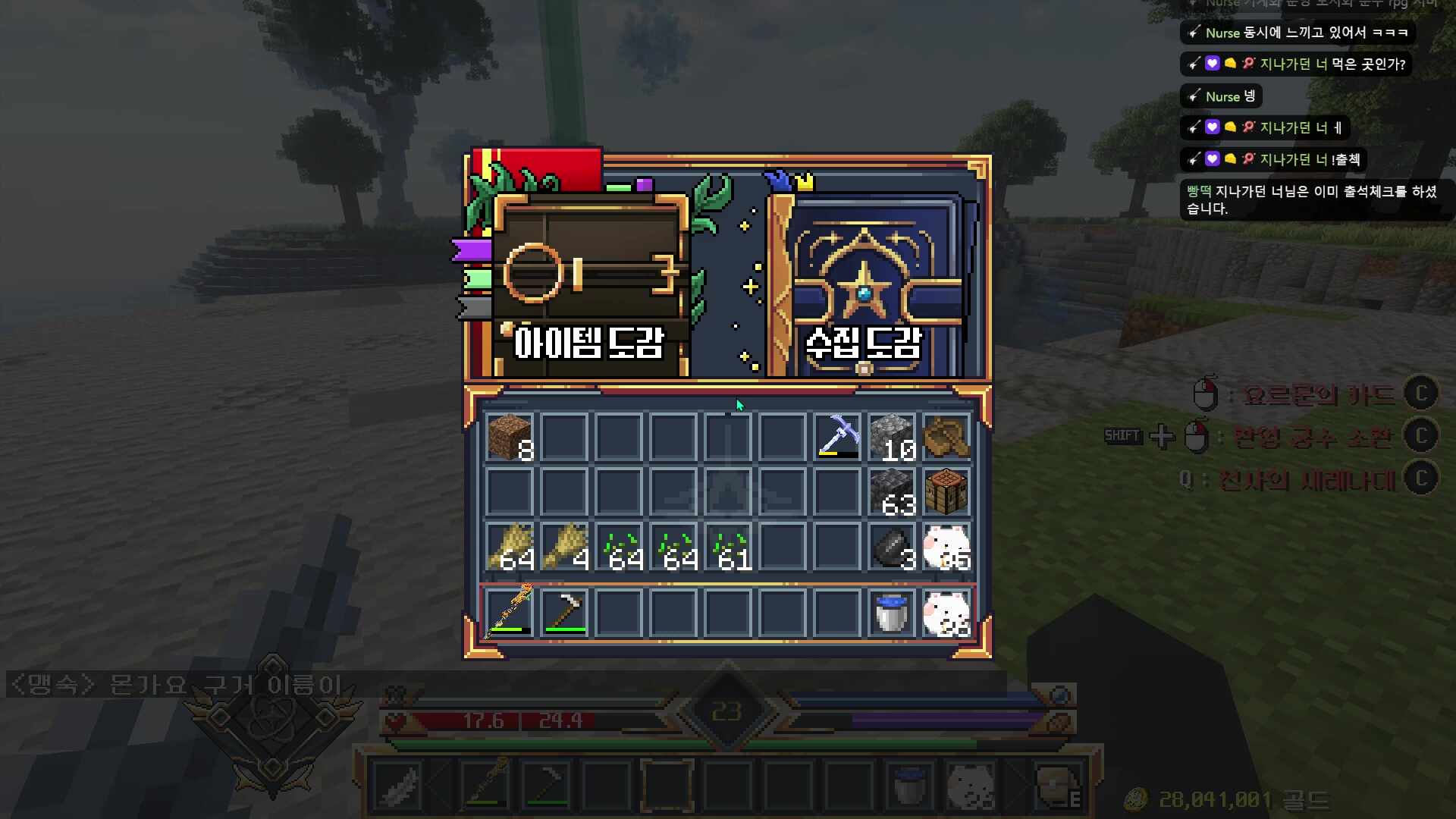
Task: Choose the crafting table item
Action: tap(946, 492)
